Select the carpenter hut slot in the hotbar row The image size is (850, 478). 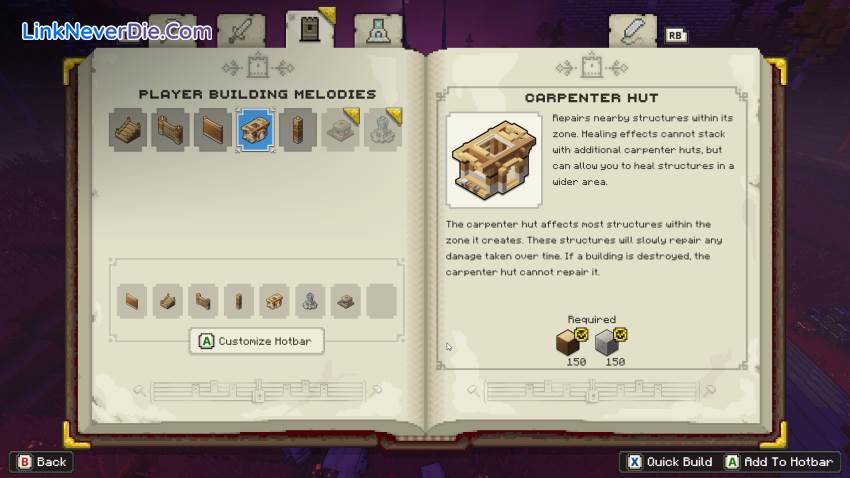point(275,300)
